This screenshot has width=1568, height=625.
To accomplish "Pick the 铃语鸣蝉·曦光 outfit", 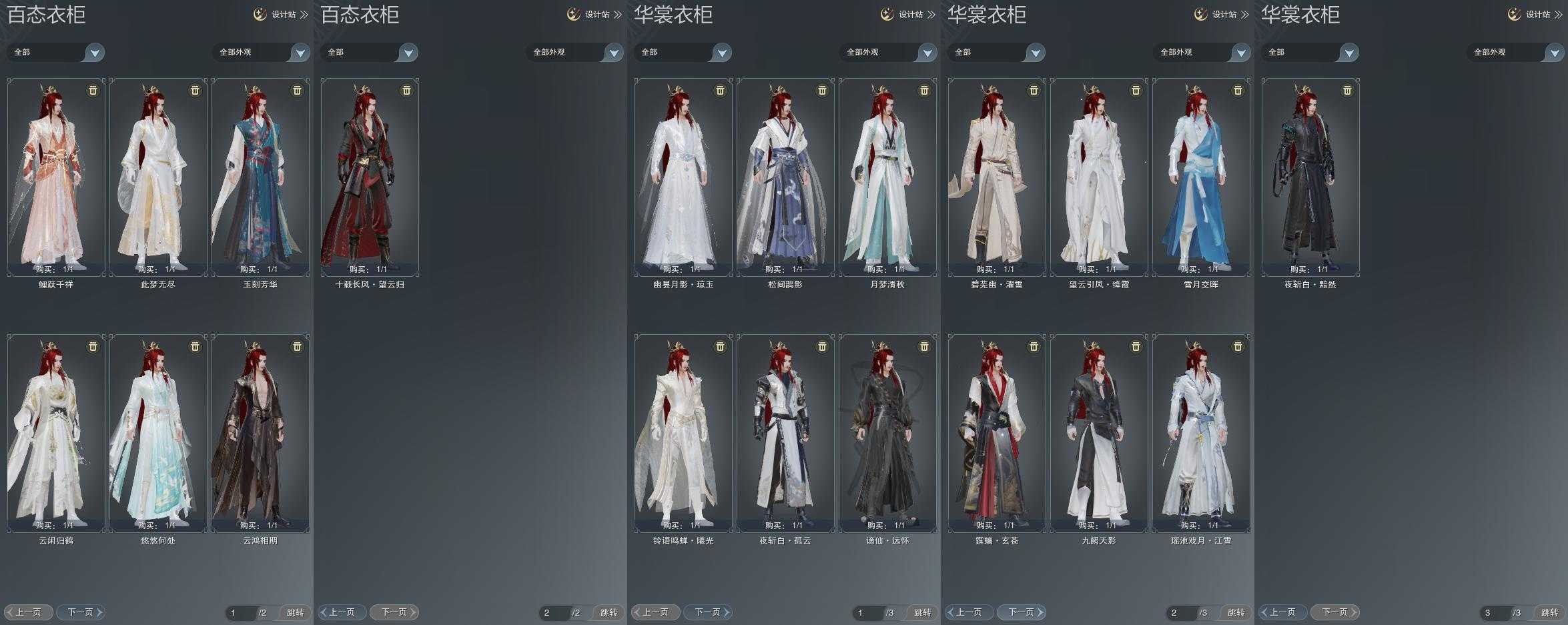I will coord(683,433).
